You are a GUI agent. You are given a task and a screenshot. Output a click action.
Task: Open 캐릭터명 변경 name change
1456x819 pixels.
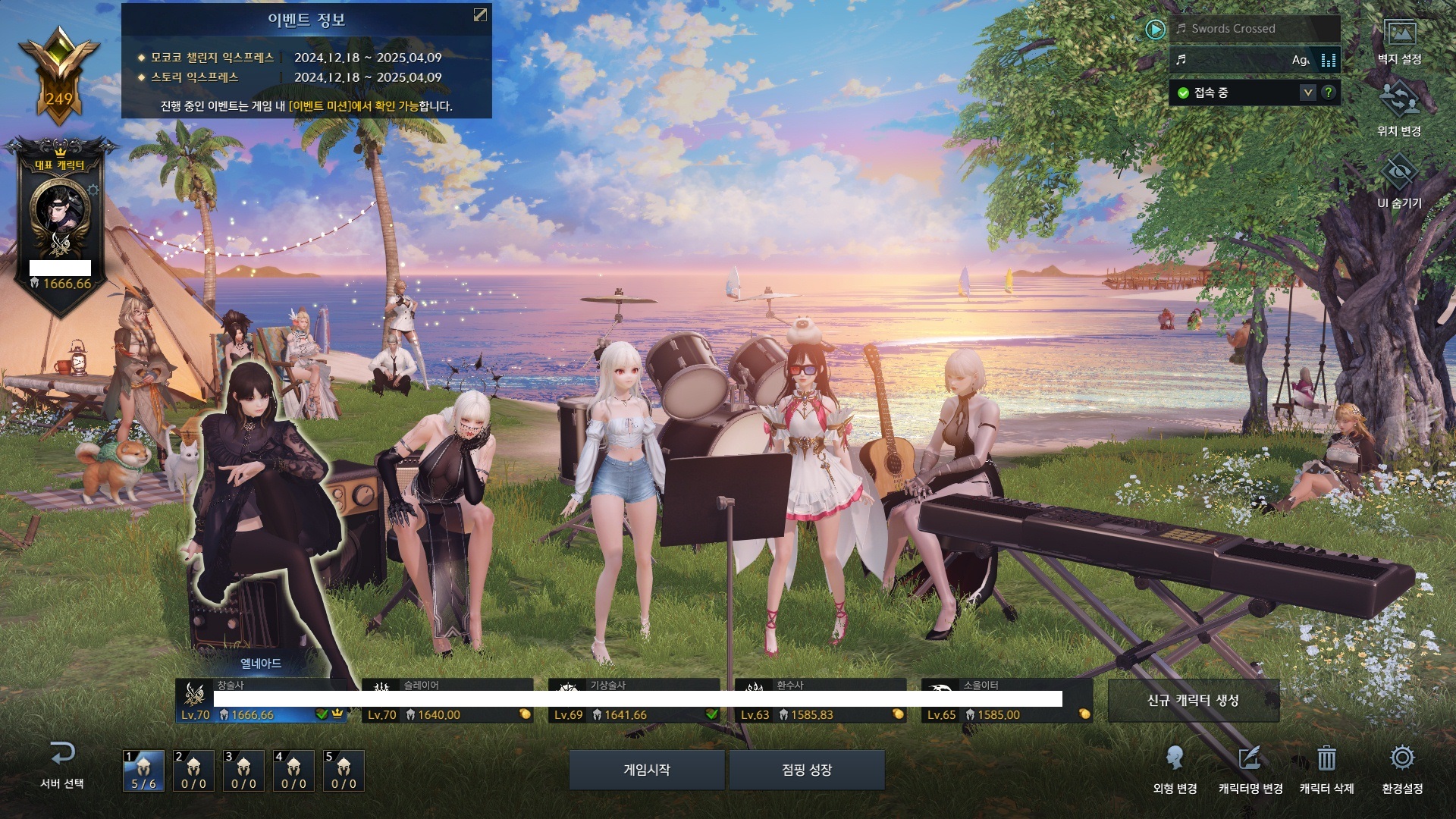[x=1250, y=767]
